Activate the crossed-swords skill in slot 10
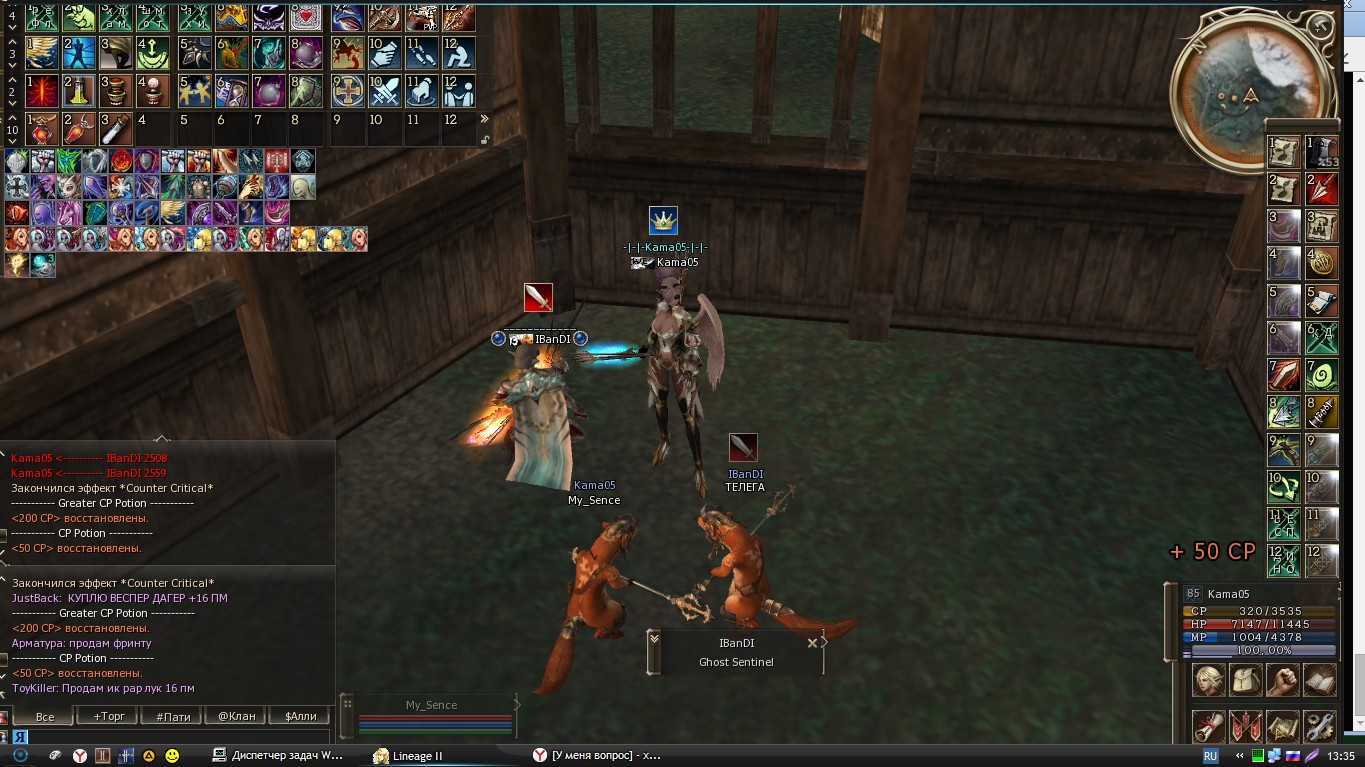The height and width of the screenshot is (767, 1365). pyautogui.click(x=386, y=90)
